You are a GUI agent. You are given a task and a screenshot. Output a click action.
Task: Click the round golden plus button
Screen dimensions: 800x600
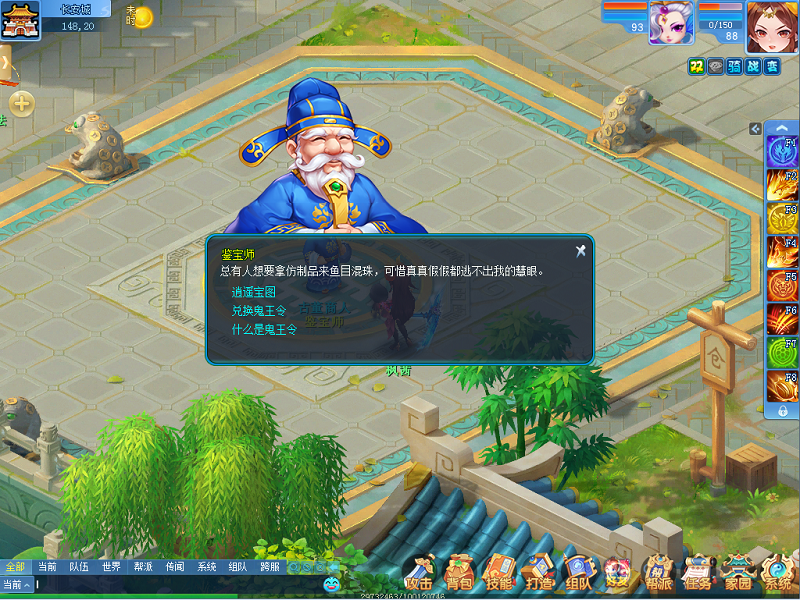tap(22, 103)
